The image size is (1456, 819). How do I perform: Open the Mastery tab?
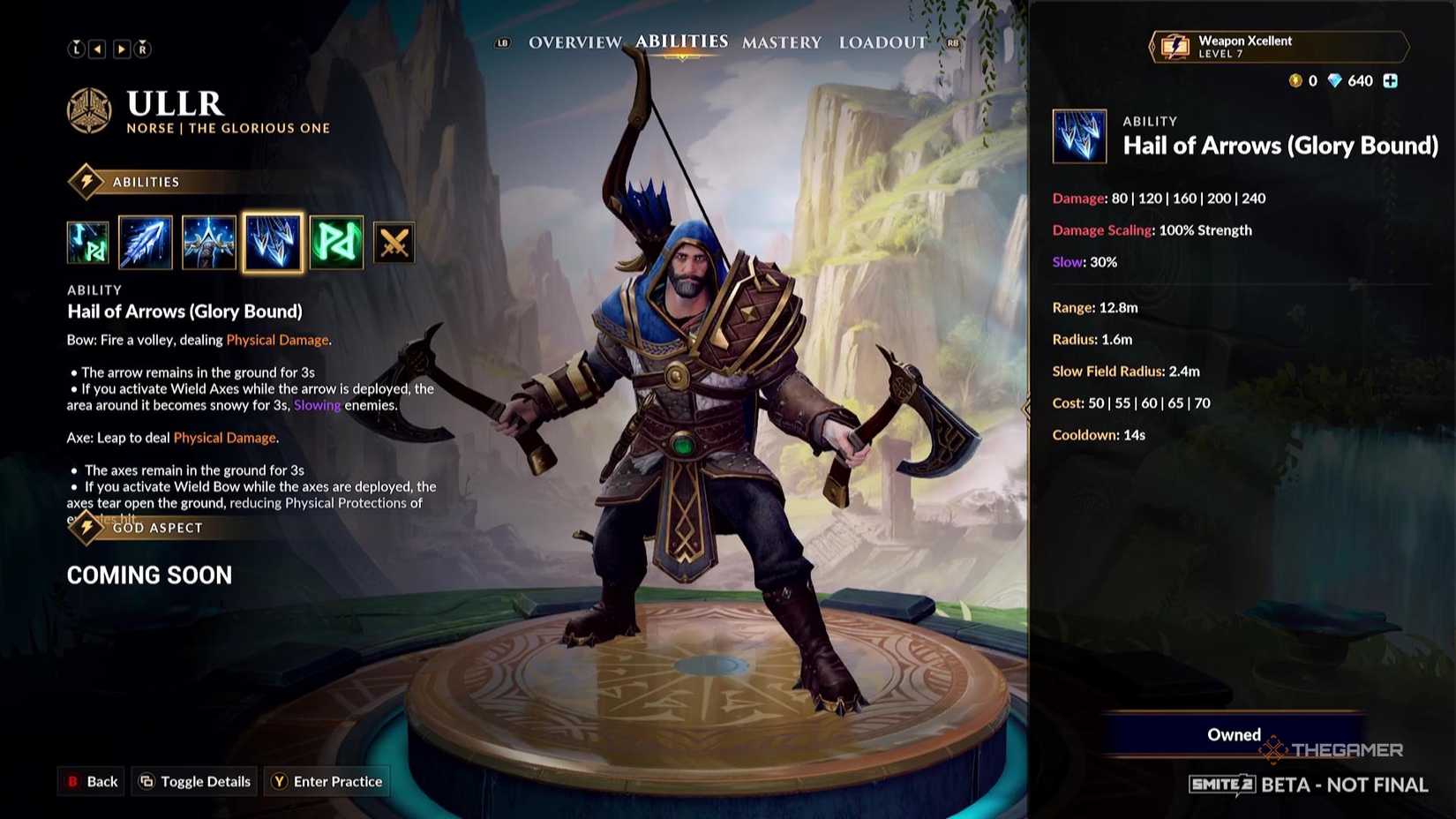(781, 41)
